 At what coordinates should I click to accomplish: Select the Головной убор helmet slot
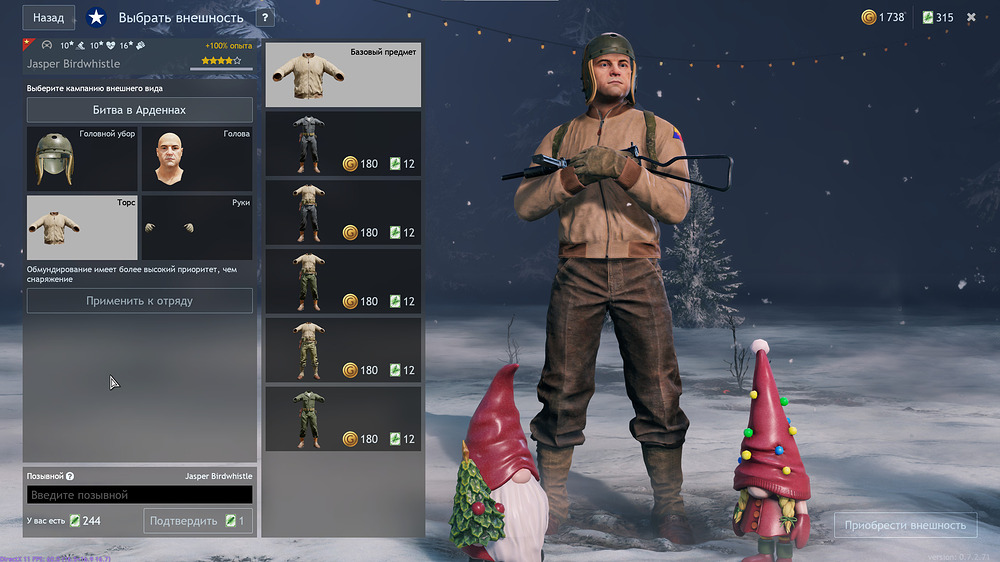(x=82, y=158)
